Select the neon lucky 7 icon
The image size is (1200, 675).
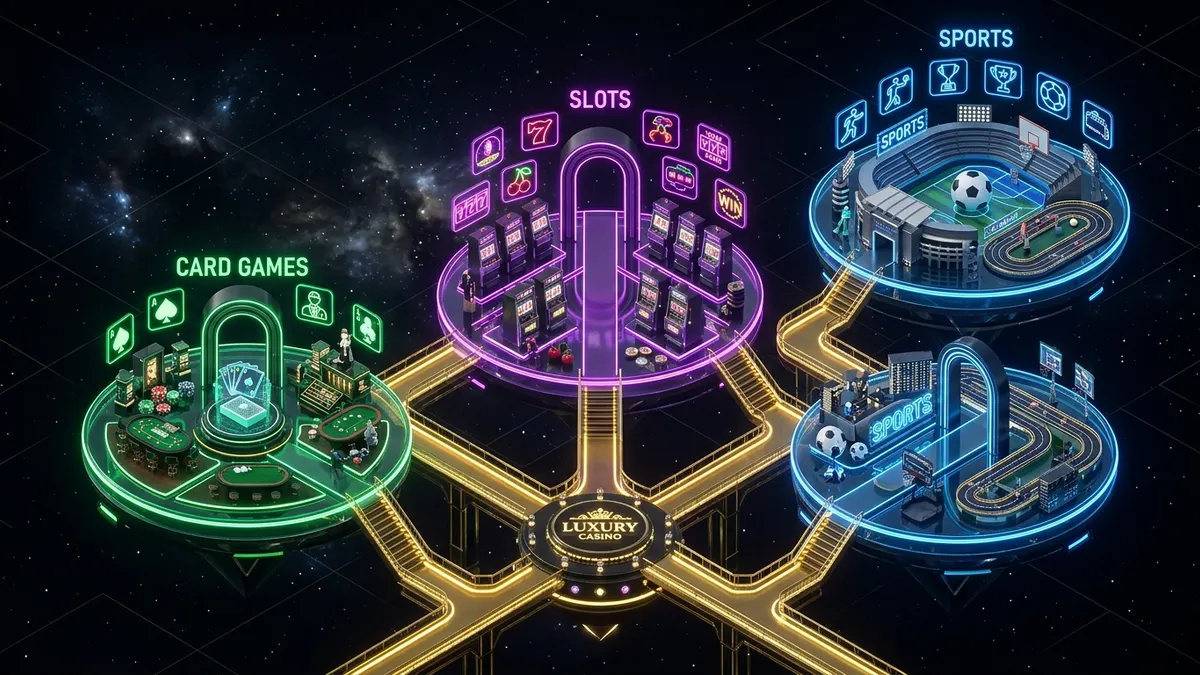[x=539, y=133]
